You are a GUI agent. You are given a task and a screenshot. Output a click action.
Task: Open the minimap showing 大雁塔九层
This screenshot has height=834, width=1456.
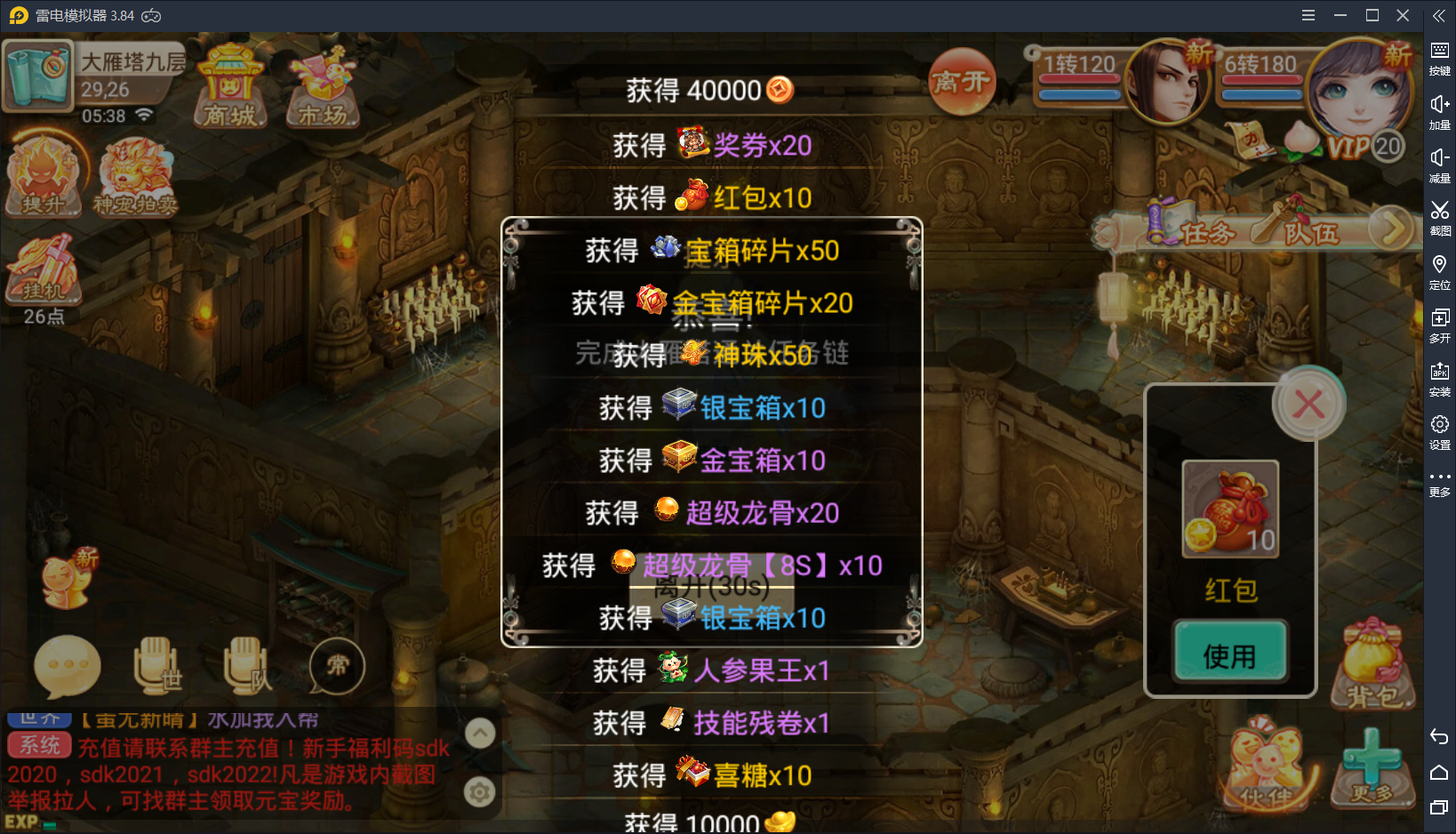[x=37, y=76]
